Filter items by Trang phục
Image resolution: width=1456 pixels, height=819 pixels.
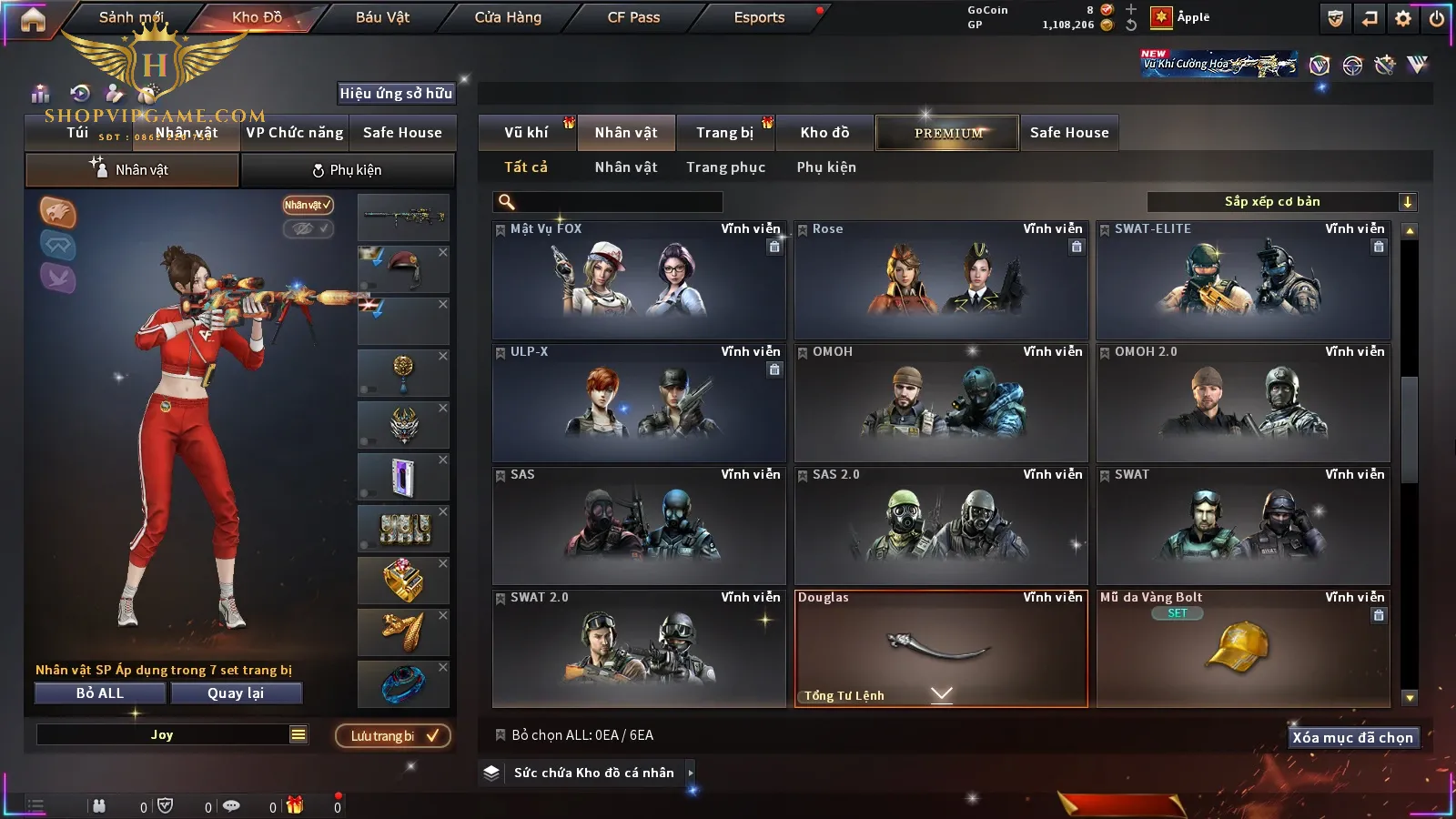click(x=725, y=167)
